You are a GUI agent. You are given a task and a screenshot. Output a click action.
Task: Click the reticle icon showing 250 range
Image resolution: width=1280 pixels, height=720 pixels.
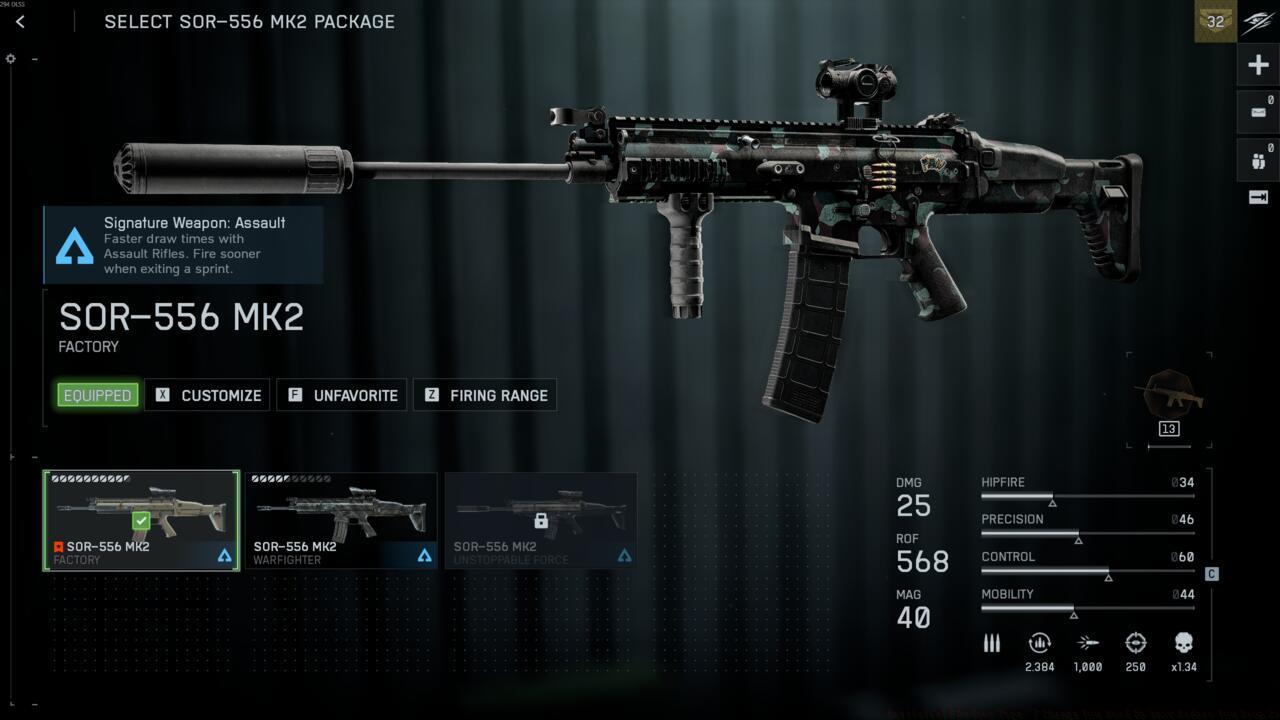[1136, 643]
